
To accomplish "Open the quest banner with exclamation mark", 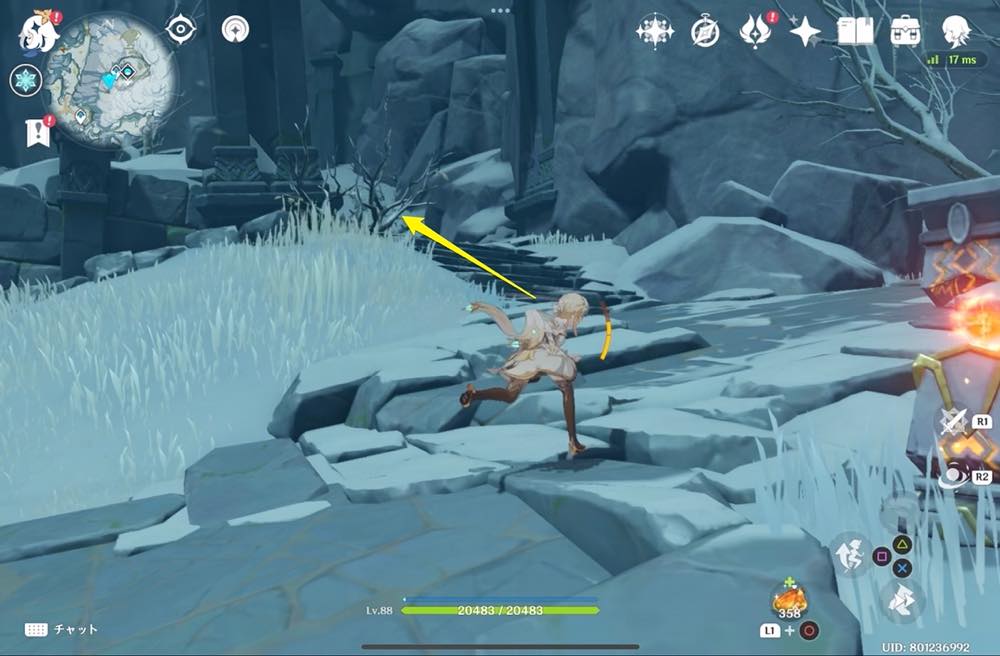I will [38, 132].
